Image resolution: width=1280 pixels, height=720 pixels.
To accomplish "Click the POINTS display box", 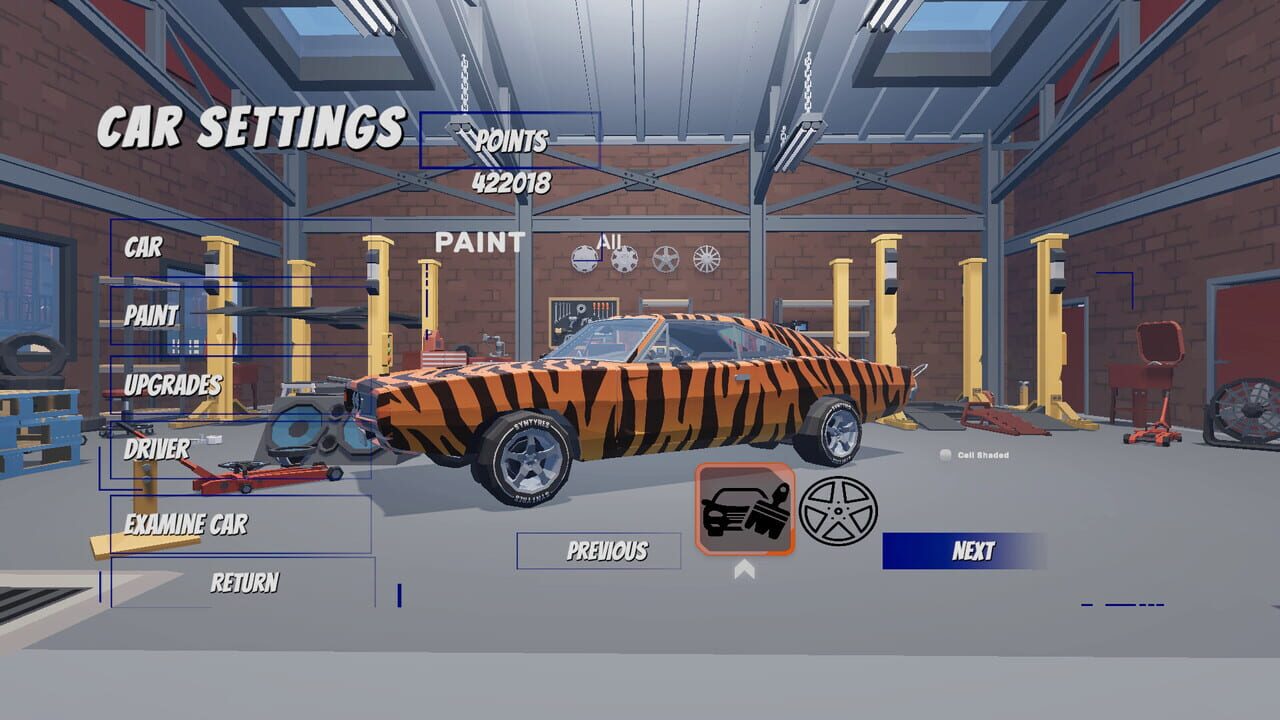I will 512,142.
